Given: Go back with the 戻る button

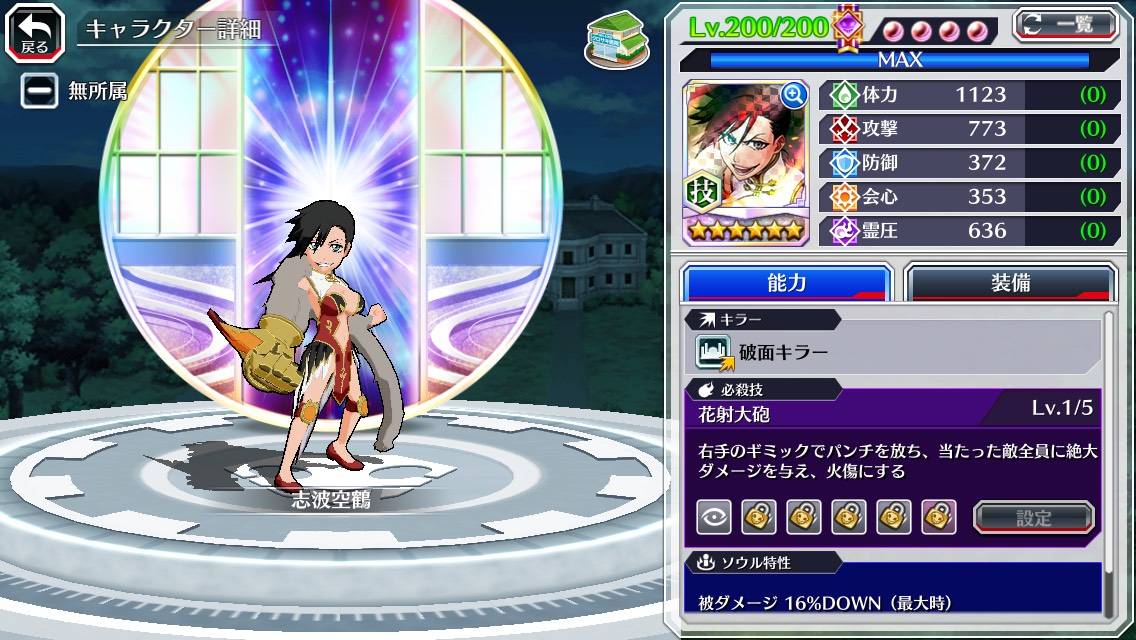Looking at the screenshot, I should (35, 30).
